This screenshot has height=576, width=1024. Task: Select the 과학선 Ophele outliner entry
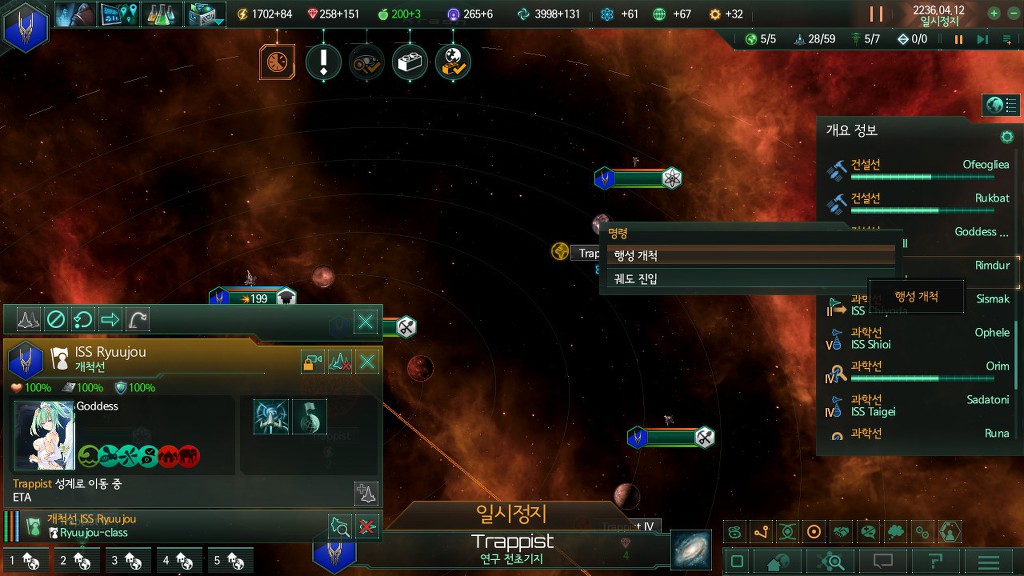(920, 338)
